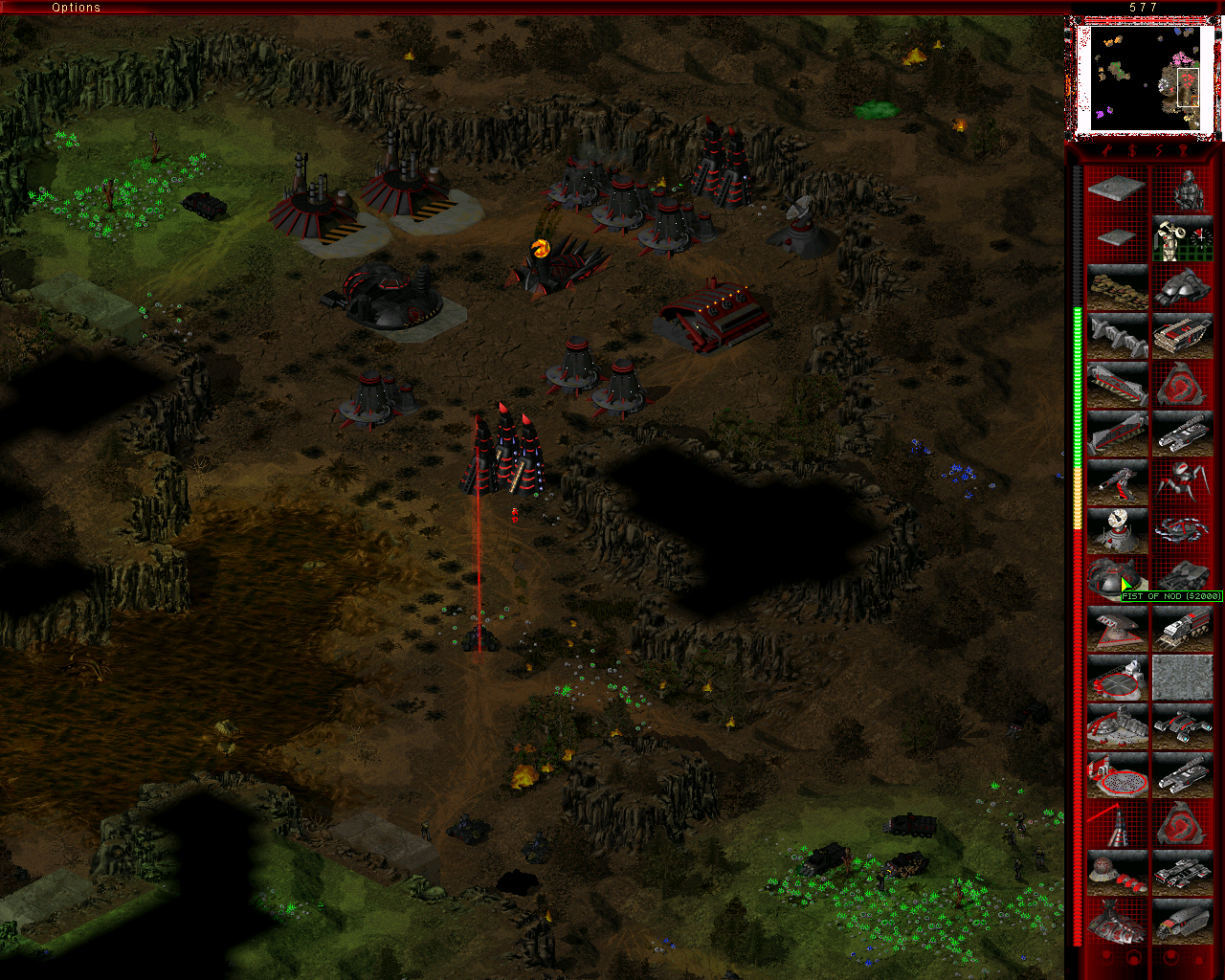Build the sandbag wall
The height and width of the screenshot is (980, 1225).
coord(1117,286)
